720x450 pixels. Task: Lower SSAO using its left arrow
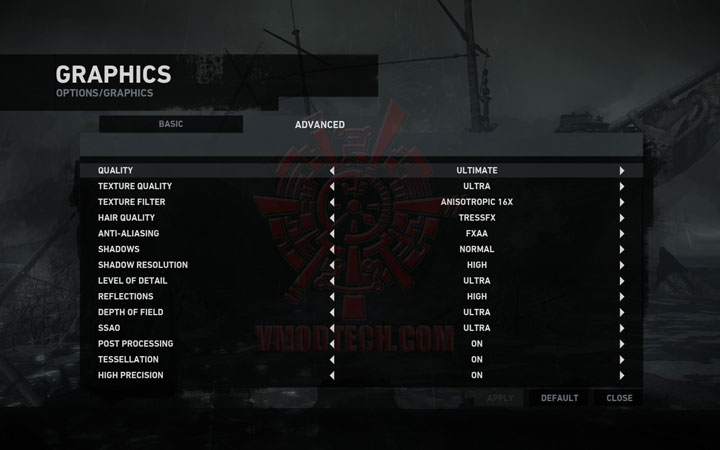click(x=332, y=328)
